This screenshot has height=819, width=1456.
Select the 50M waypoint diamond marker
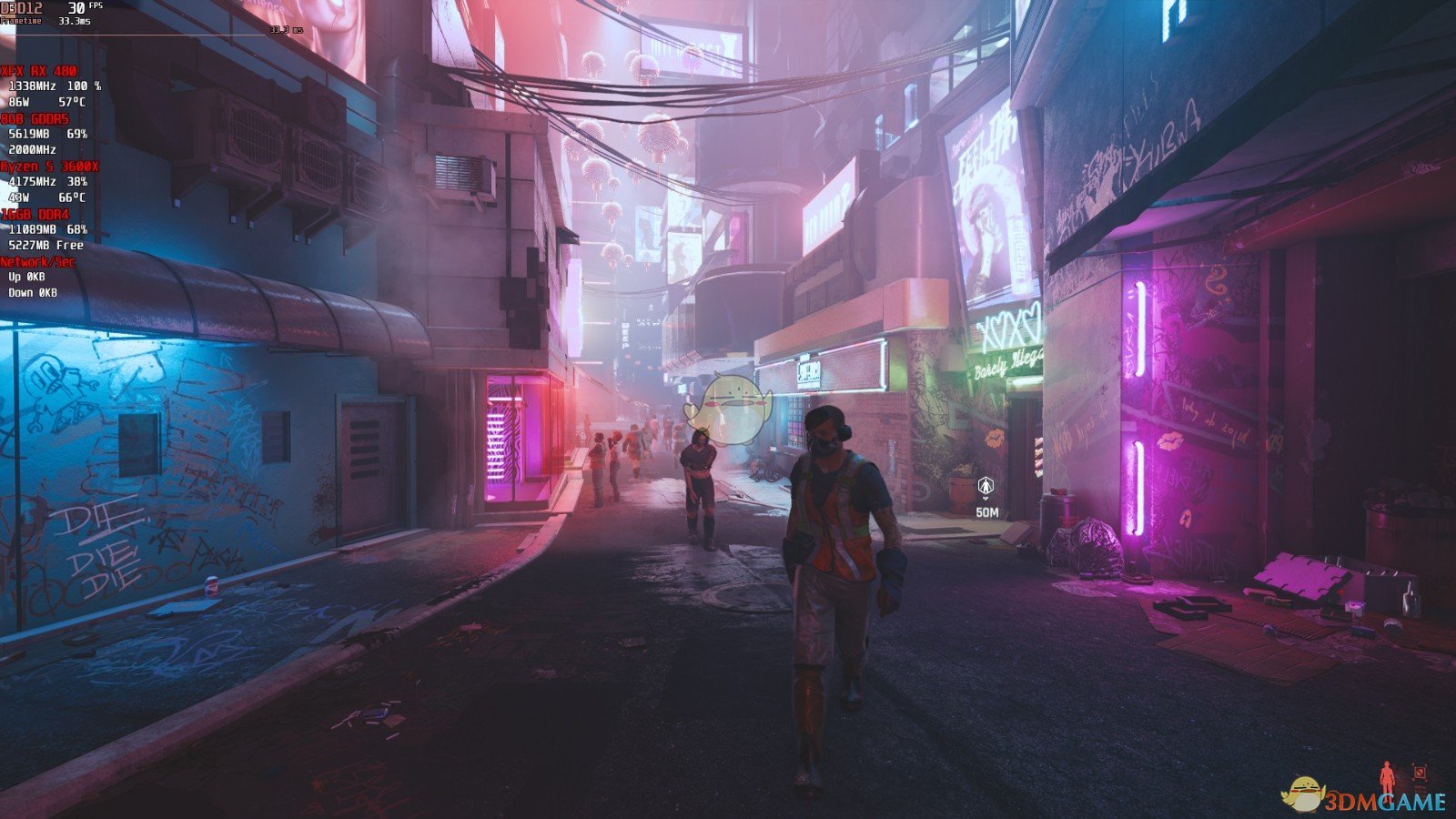click(986, 487)
